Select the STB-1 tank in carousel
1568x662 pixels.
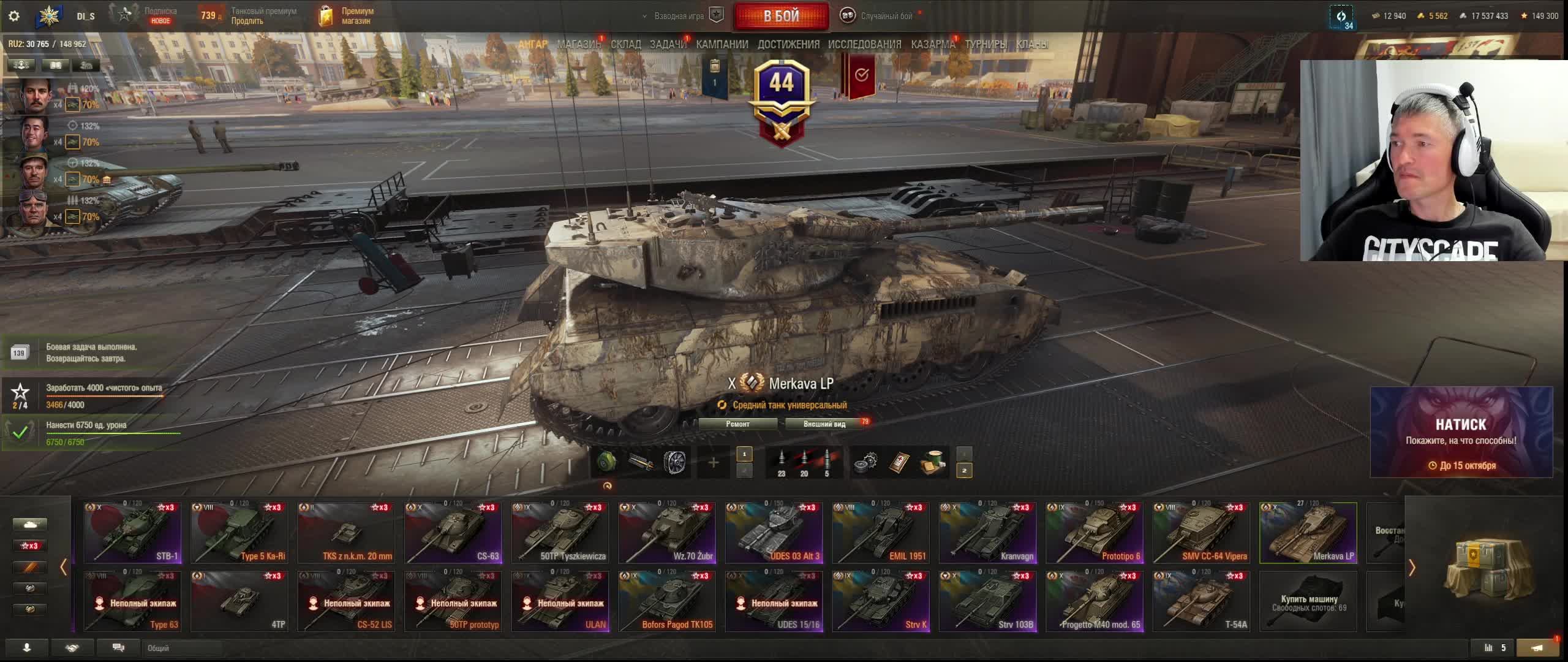pos(133,533)
